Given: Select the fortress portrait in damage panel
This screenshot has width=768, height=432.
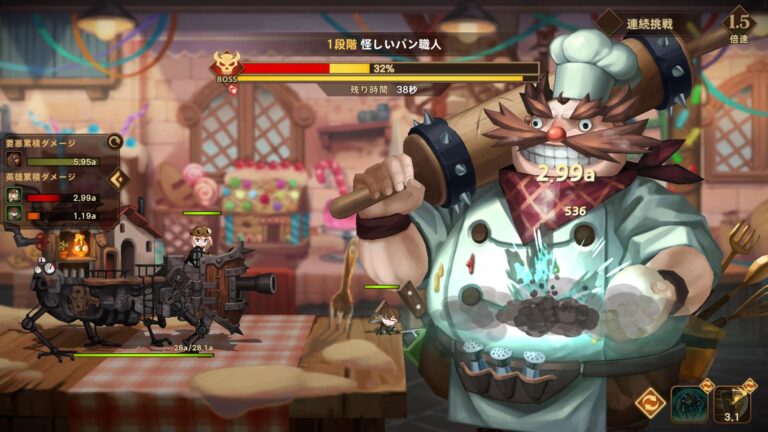Looking at the screenshot, I should pos(15,161).
